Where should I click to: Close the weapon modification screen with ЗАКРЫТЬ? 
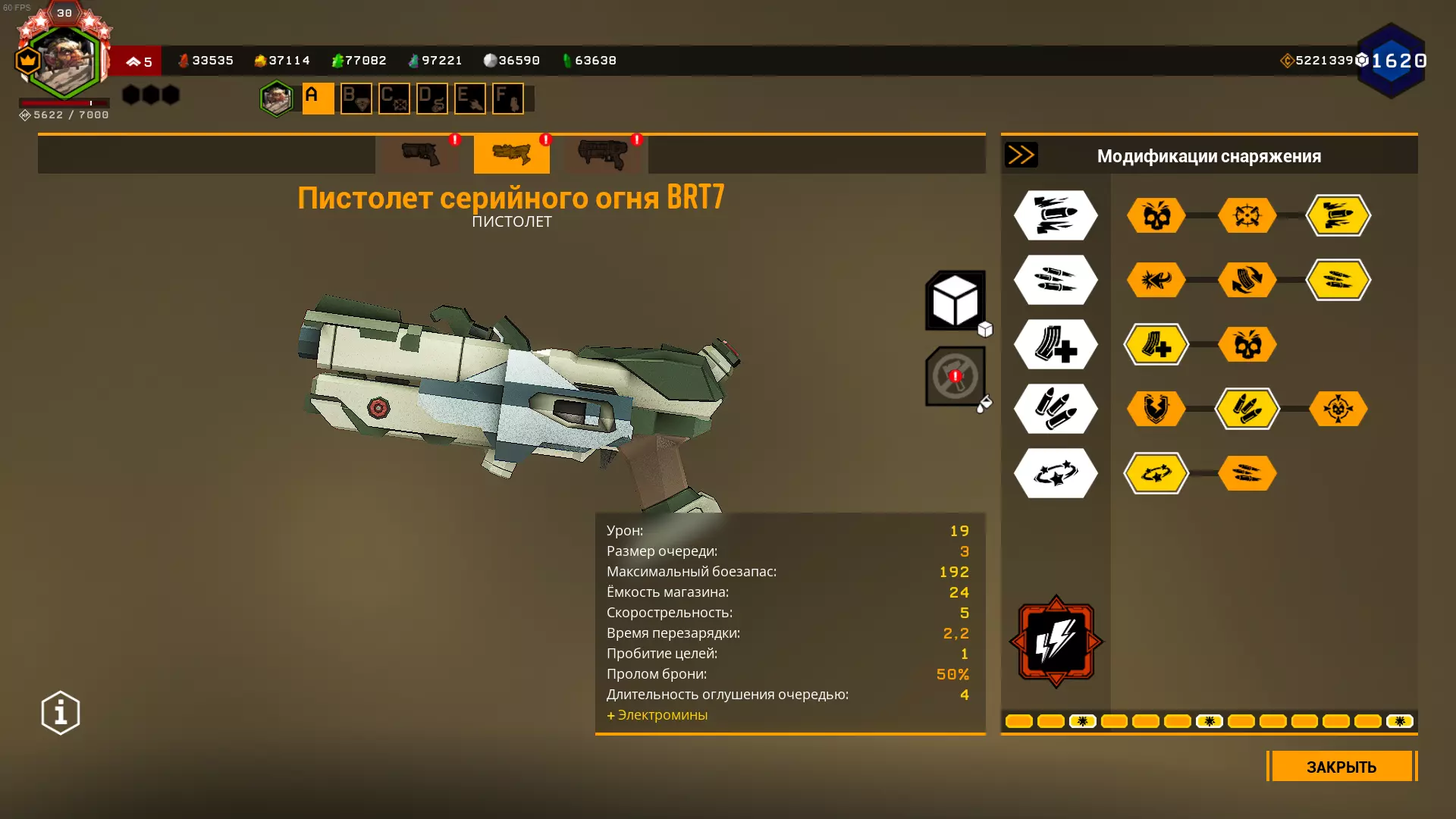click(1341, 767)
